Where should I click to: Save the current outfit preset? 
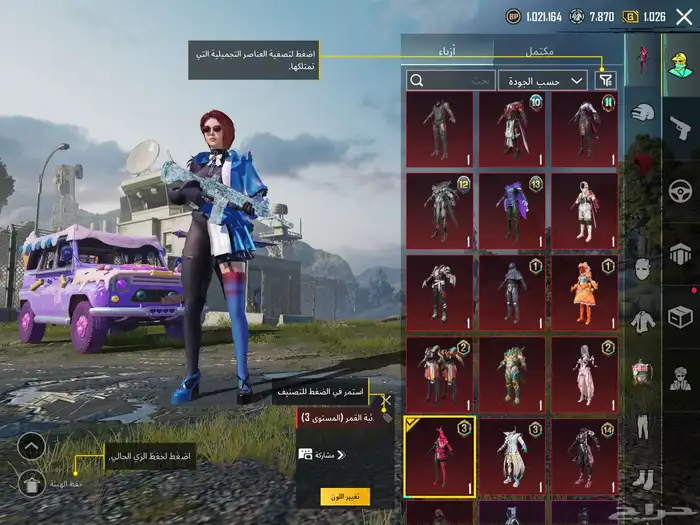tap(31, 484)
